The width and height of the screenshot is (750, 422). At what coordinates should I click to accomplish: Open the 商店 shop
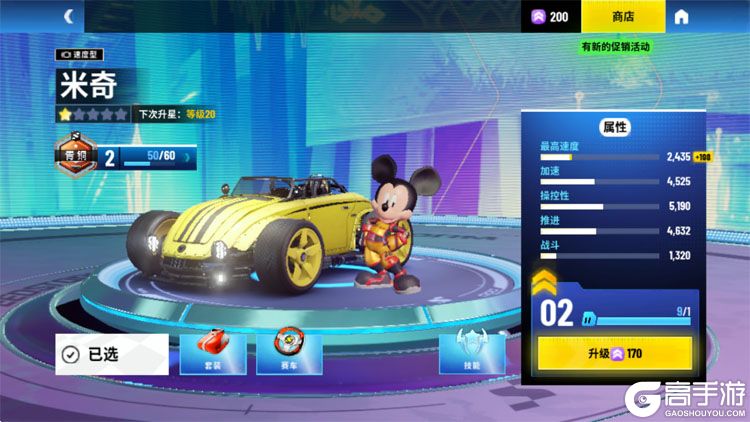point(623,16)
